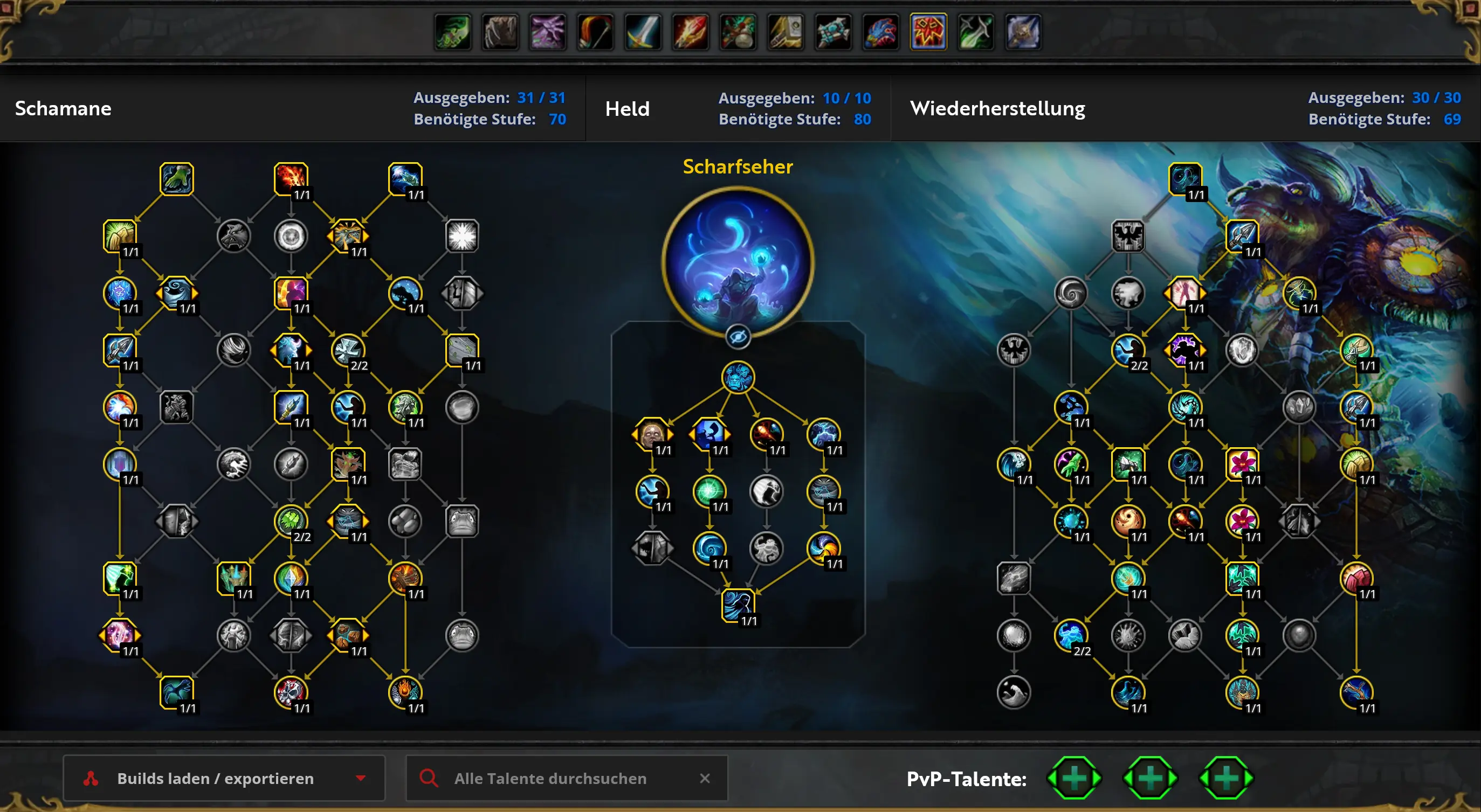Screen dimensions: 1481x812
Task: Select the gourd and staff class icon
Action: [x=738, y=32]
